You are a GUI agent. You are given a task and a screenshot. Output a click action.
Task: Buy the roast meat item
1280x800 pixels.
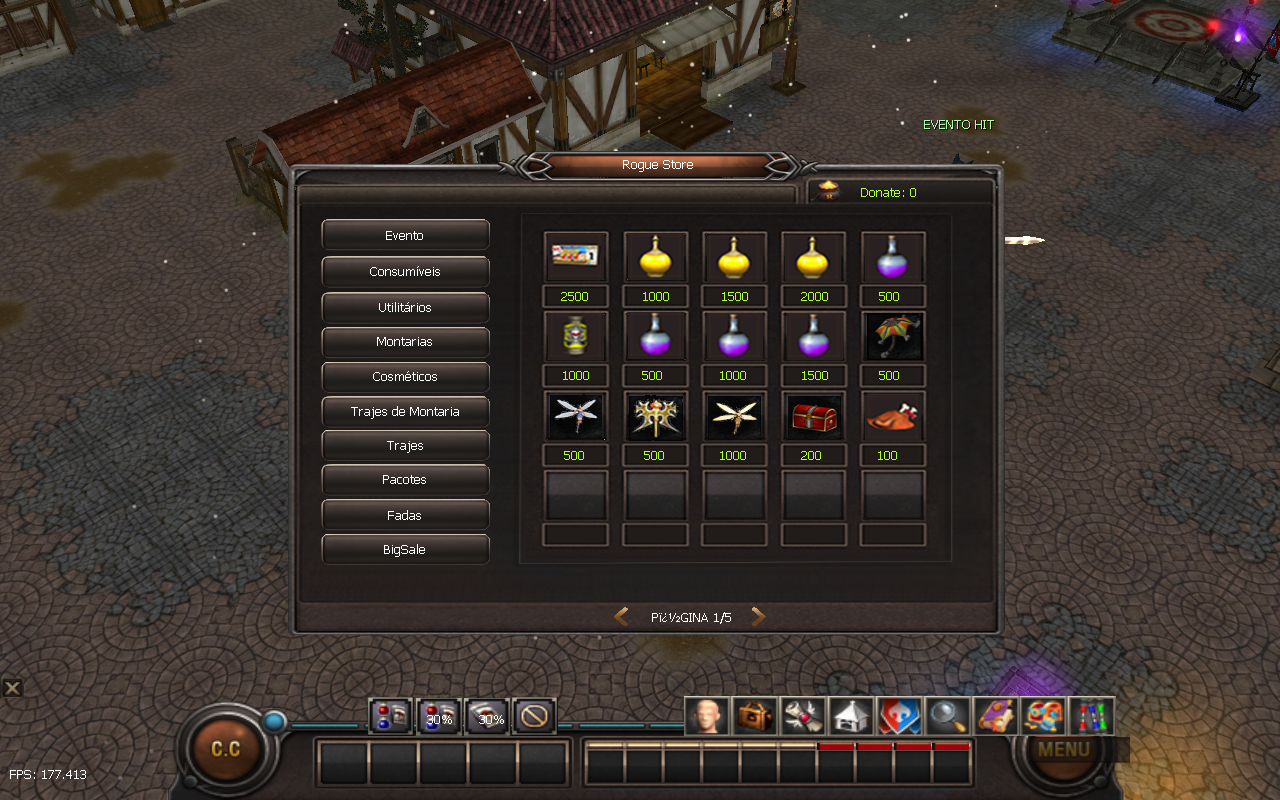point(892,416)
